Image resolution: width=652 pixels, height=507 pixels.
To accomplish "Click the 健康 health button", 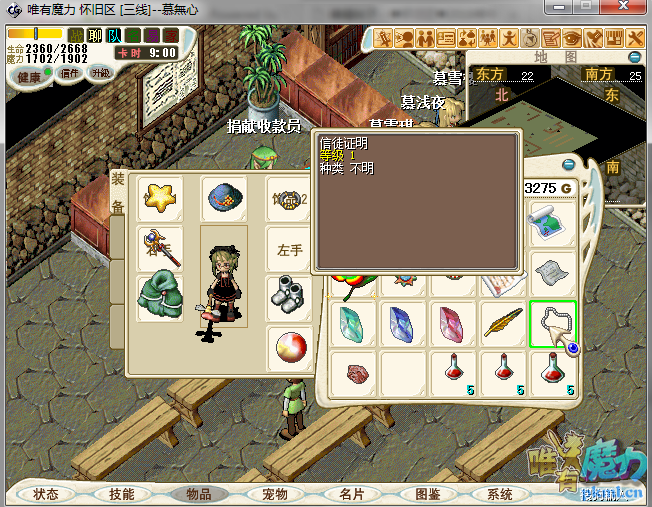I will [29, 77].
